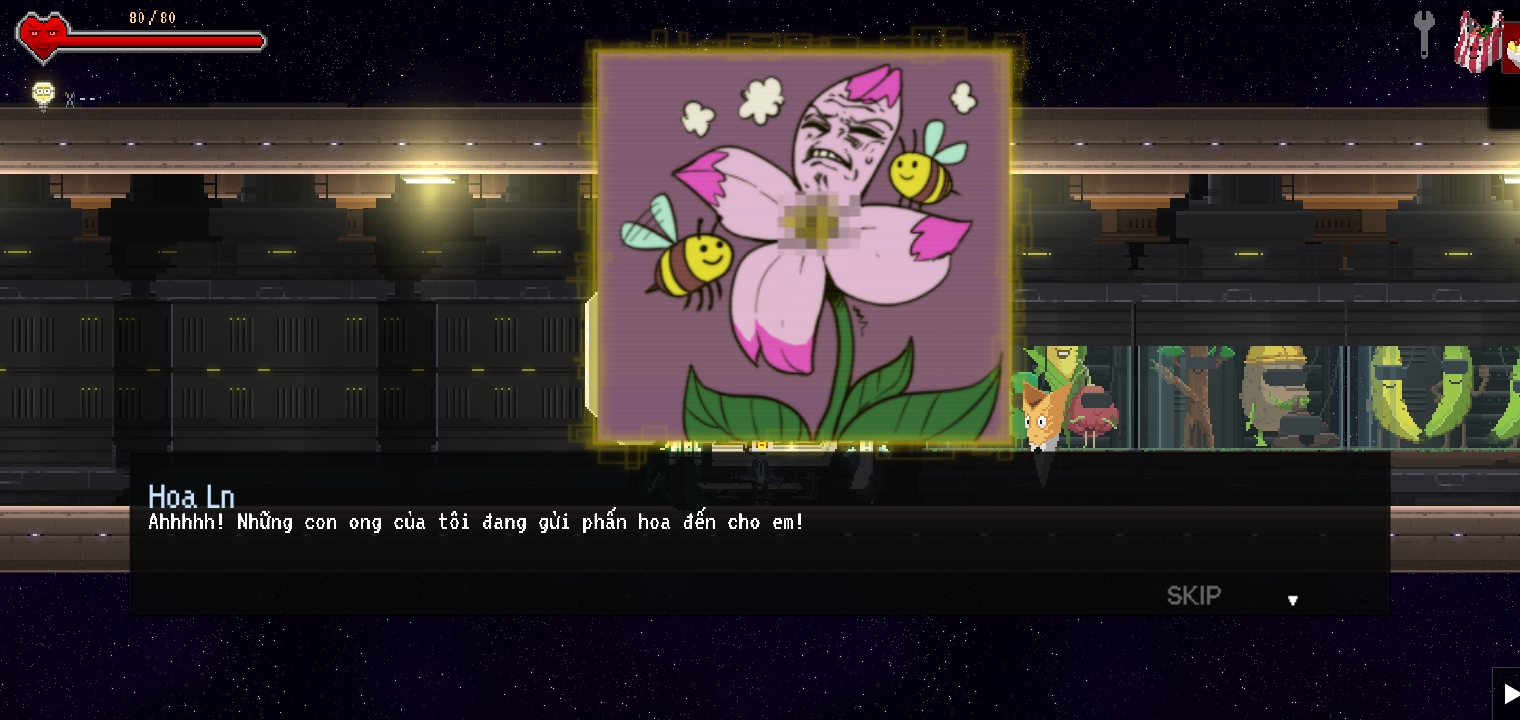Skip the dialogue with the SKIP button
This screenshot has height=720, width=1520.
[x=1193, y=596]
